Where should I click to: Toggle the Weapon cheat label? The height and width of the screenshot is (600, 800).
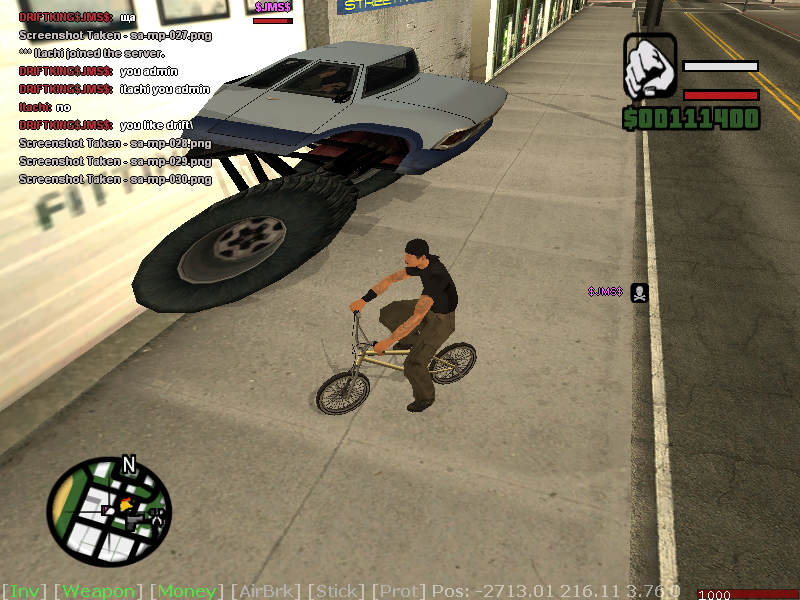[98, 591]
